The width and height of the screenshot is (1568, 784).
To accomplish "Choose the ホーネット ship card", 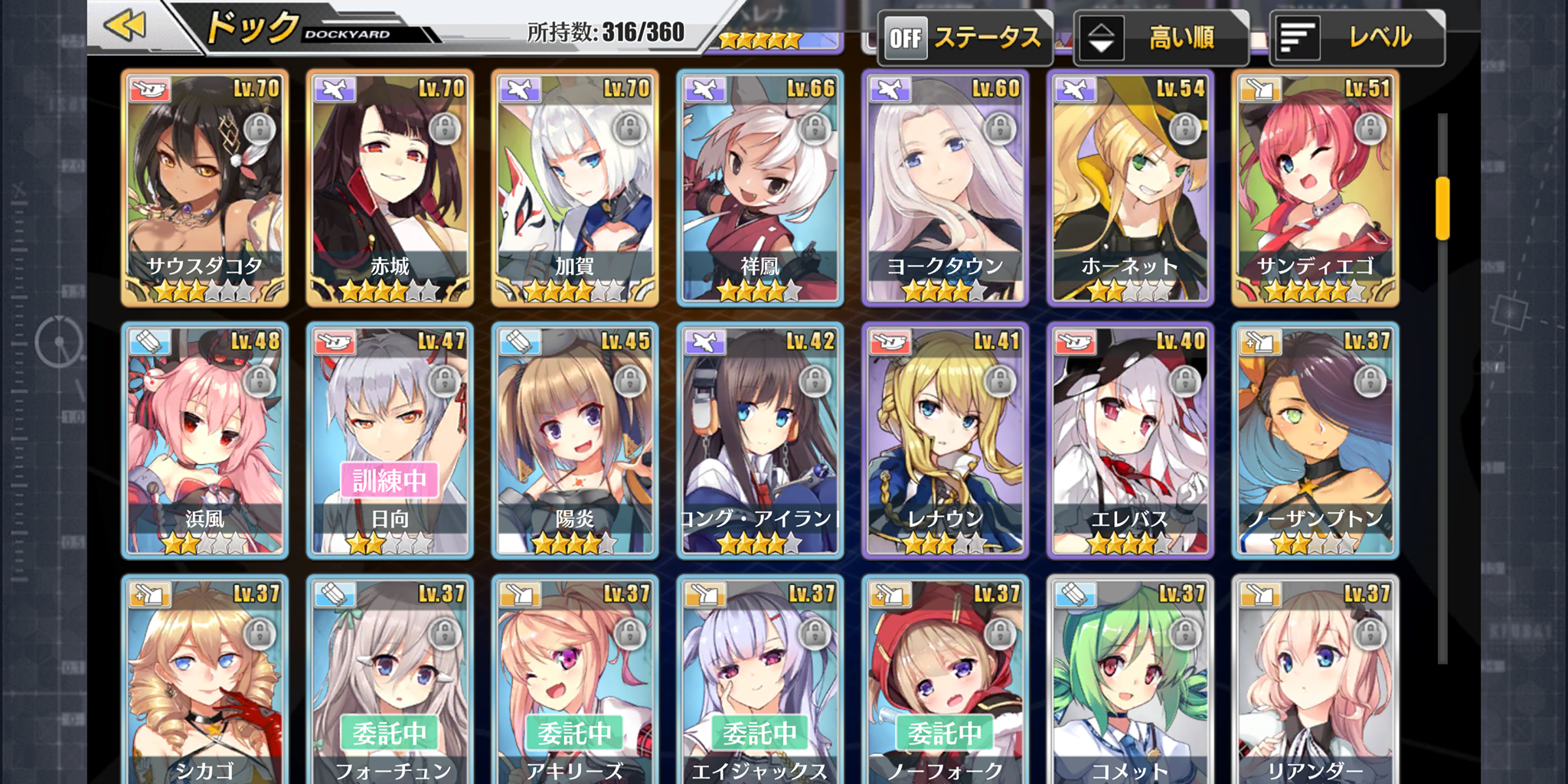I will 1130,188.
